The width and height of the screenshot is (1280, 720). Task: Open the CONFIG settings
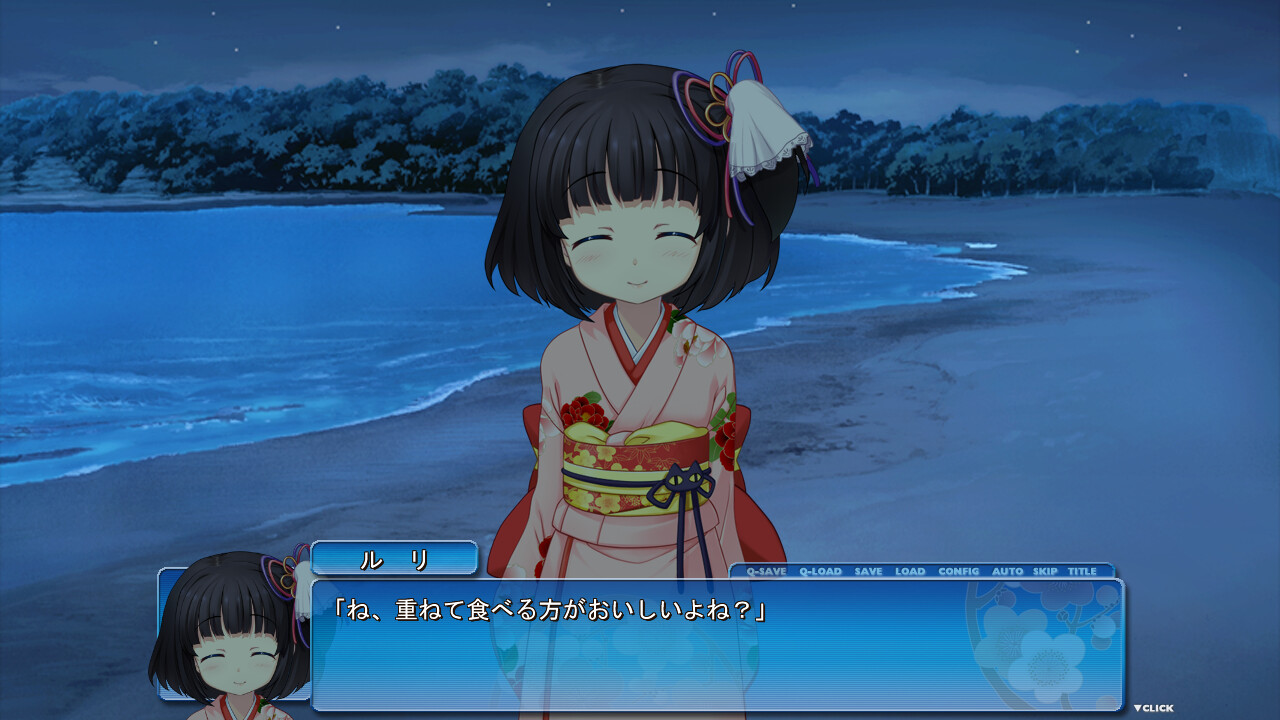[958, 571]
